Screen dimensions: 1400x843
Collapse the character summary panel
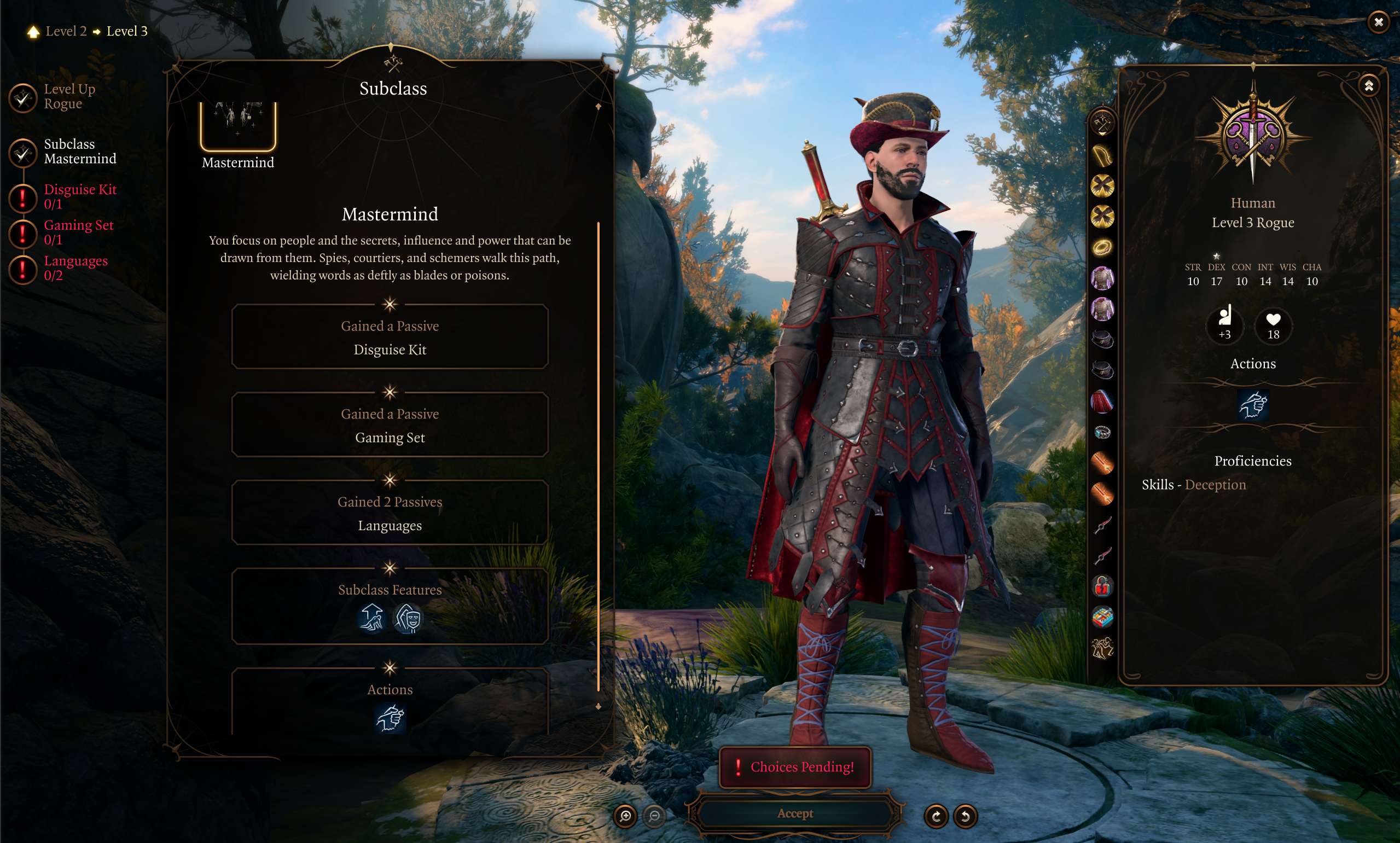(x=1369, y=86)
